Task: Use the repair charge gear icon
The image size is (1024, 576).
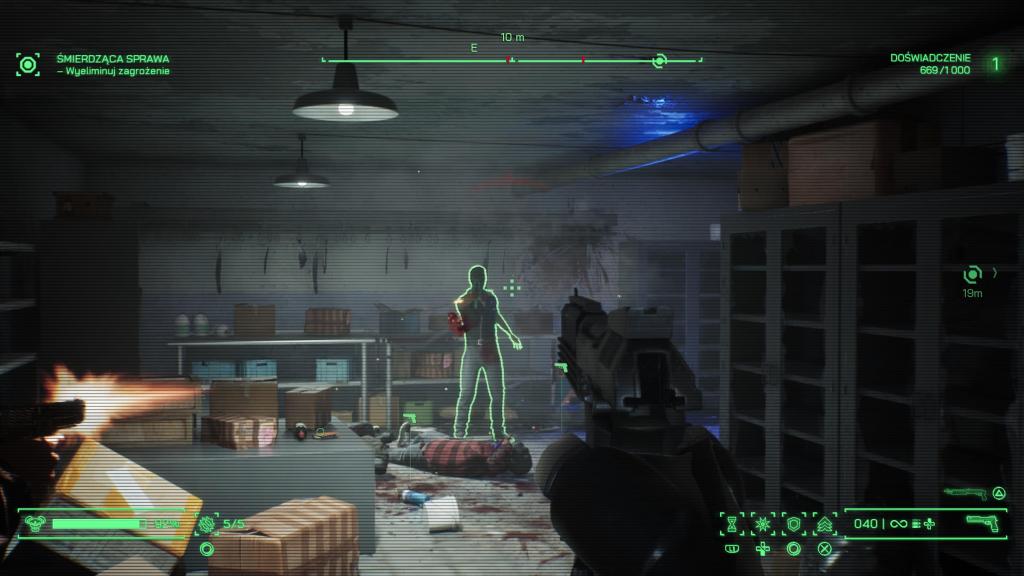Action: tap(207, 522)
